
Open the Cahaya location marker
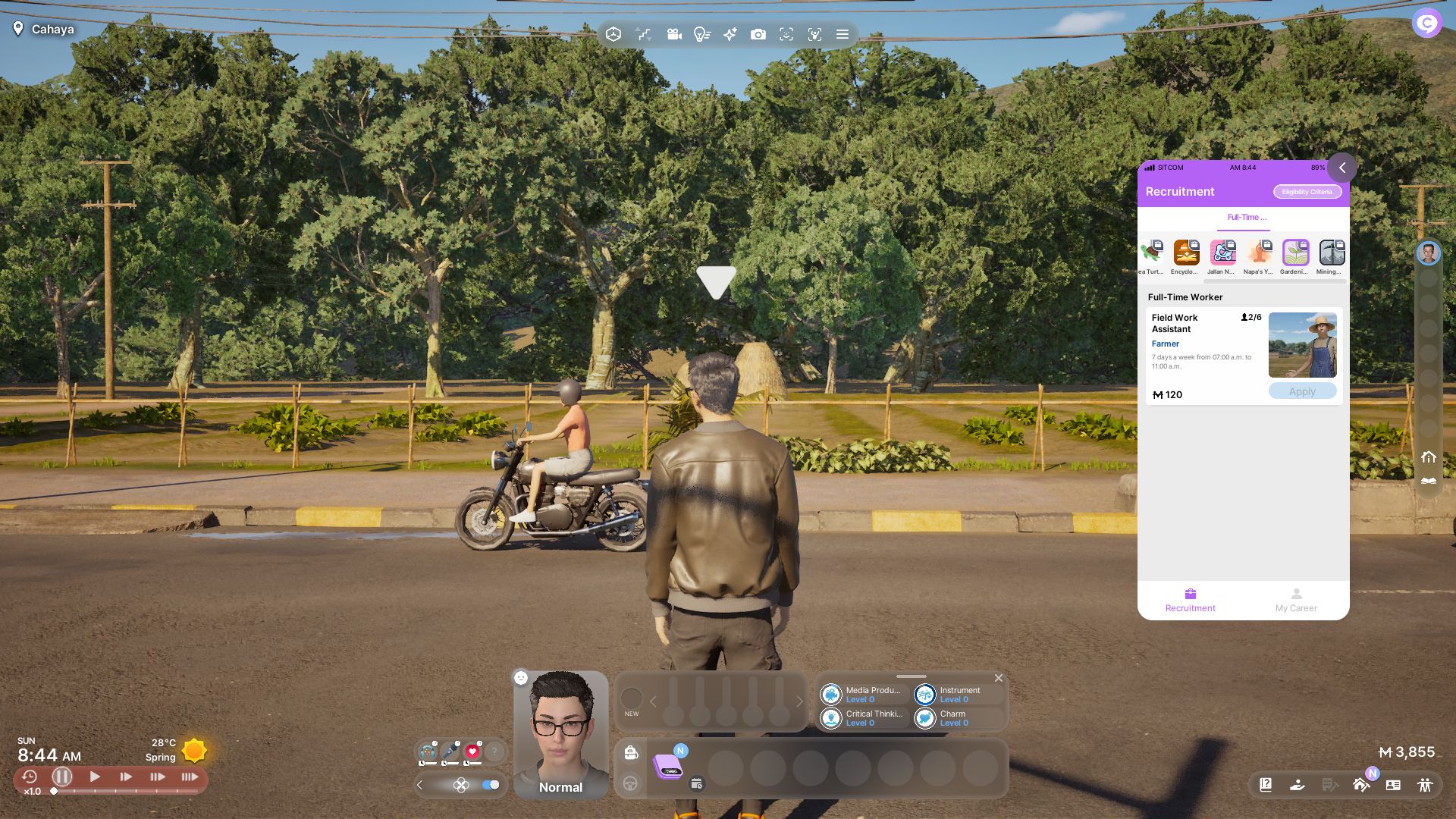(x=44, y=29)
